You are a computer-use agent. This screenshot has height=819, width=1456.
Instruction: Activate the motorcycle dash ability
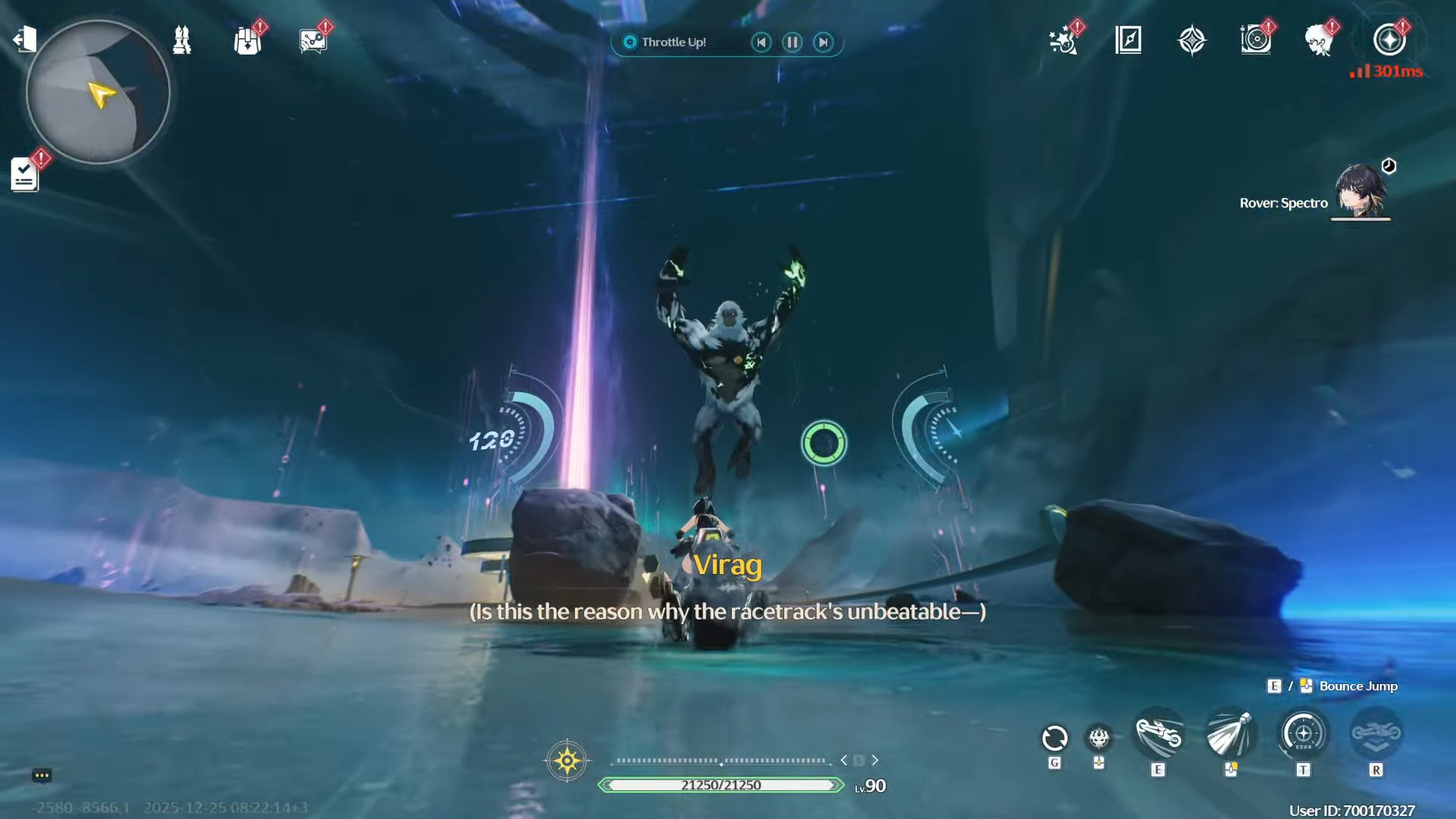point(1158,734)
